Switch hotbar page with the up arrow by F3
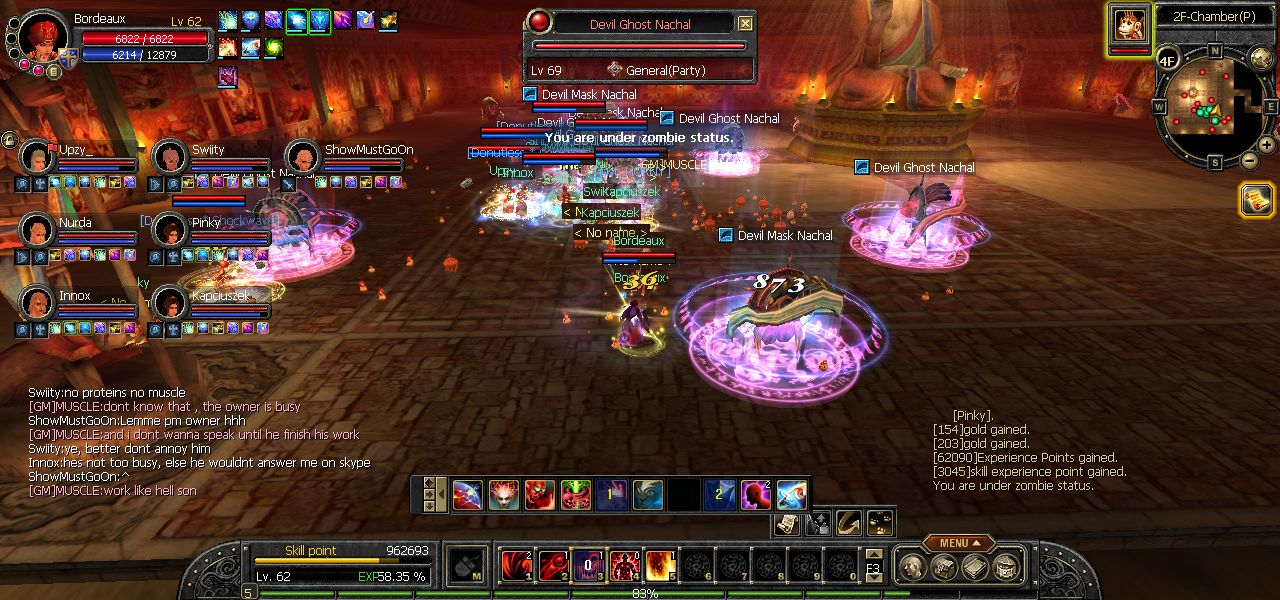The width and height of the screenshot is (1280, 600). [x=874, y=553]
